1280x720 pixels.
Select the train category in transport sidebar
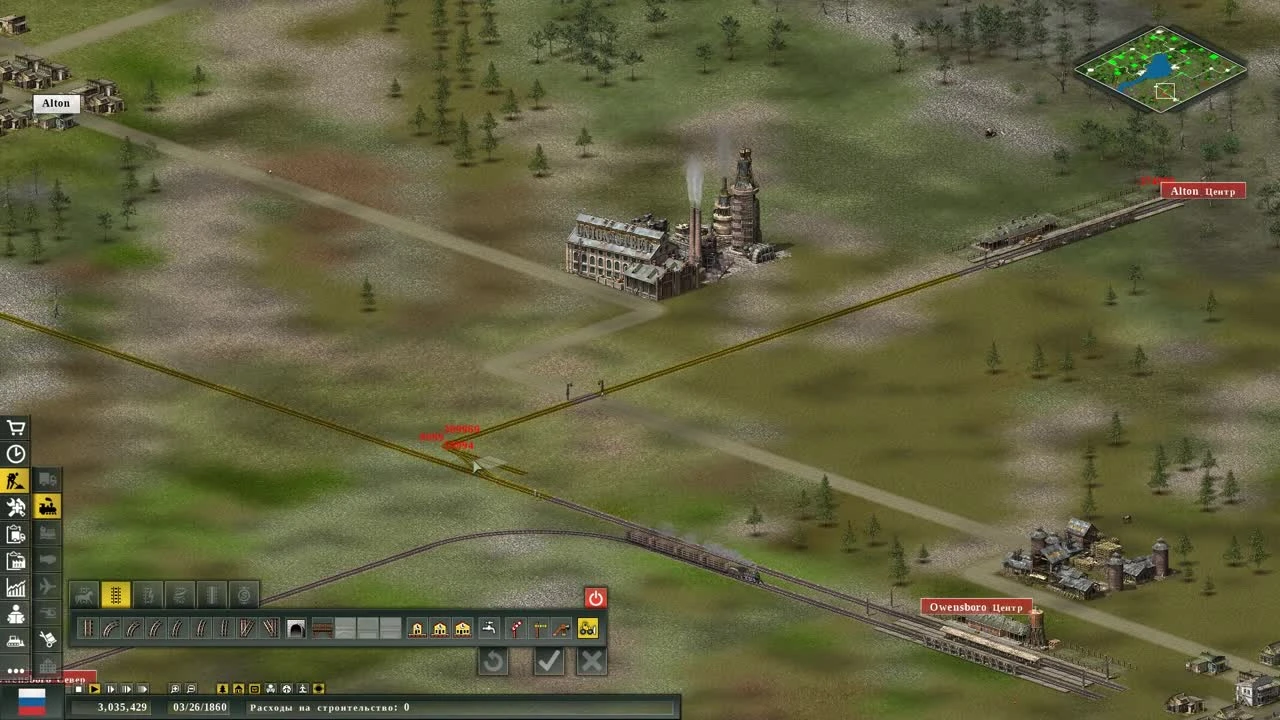point(47,505)
